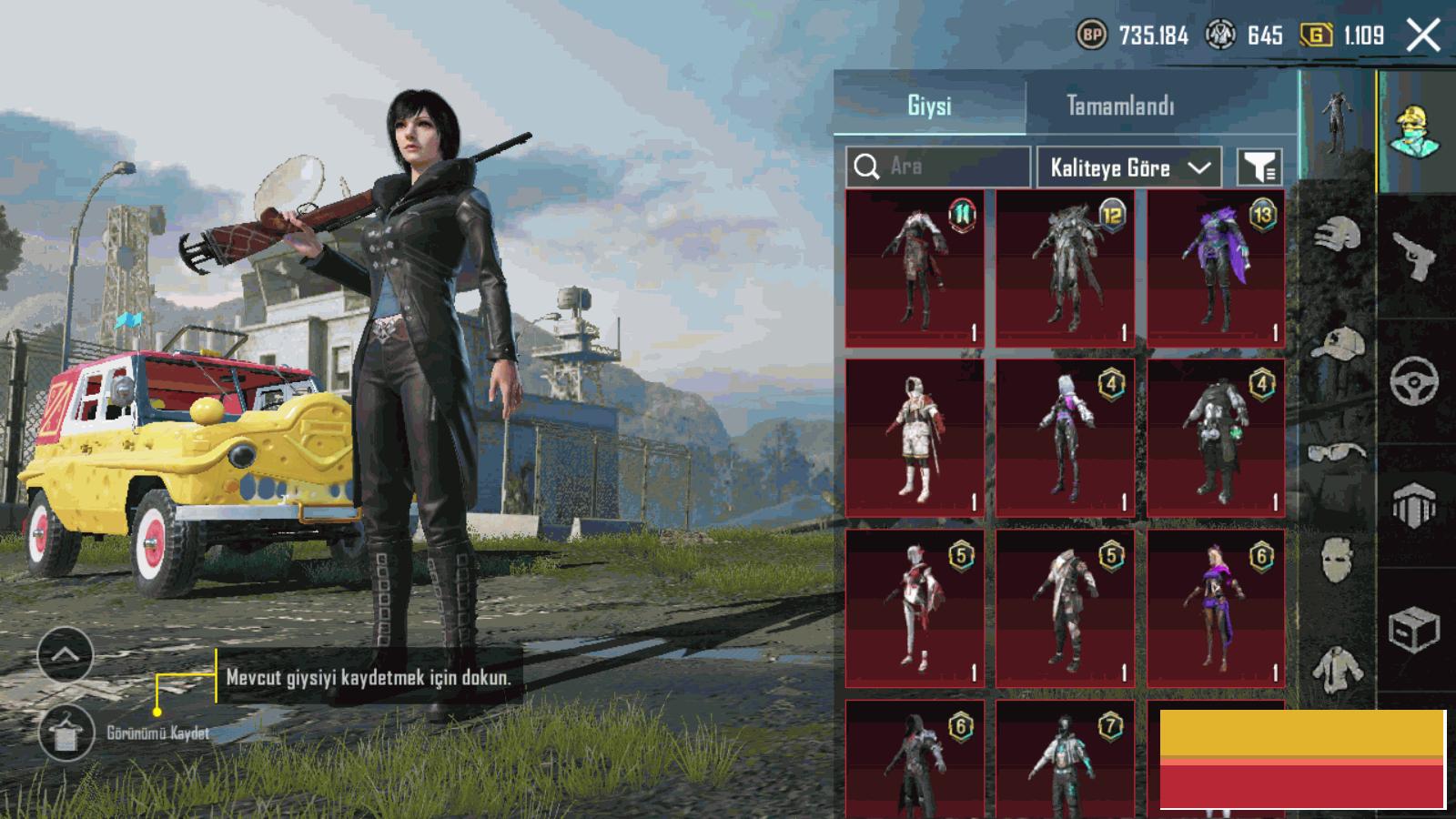Open the Tamamlandı tab
This screenshot has width=1456, height=819.
[1120, 106]
